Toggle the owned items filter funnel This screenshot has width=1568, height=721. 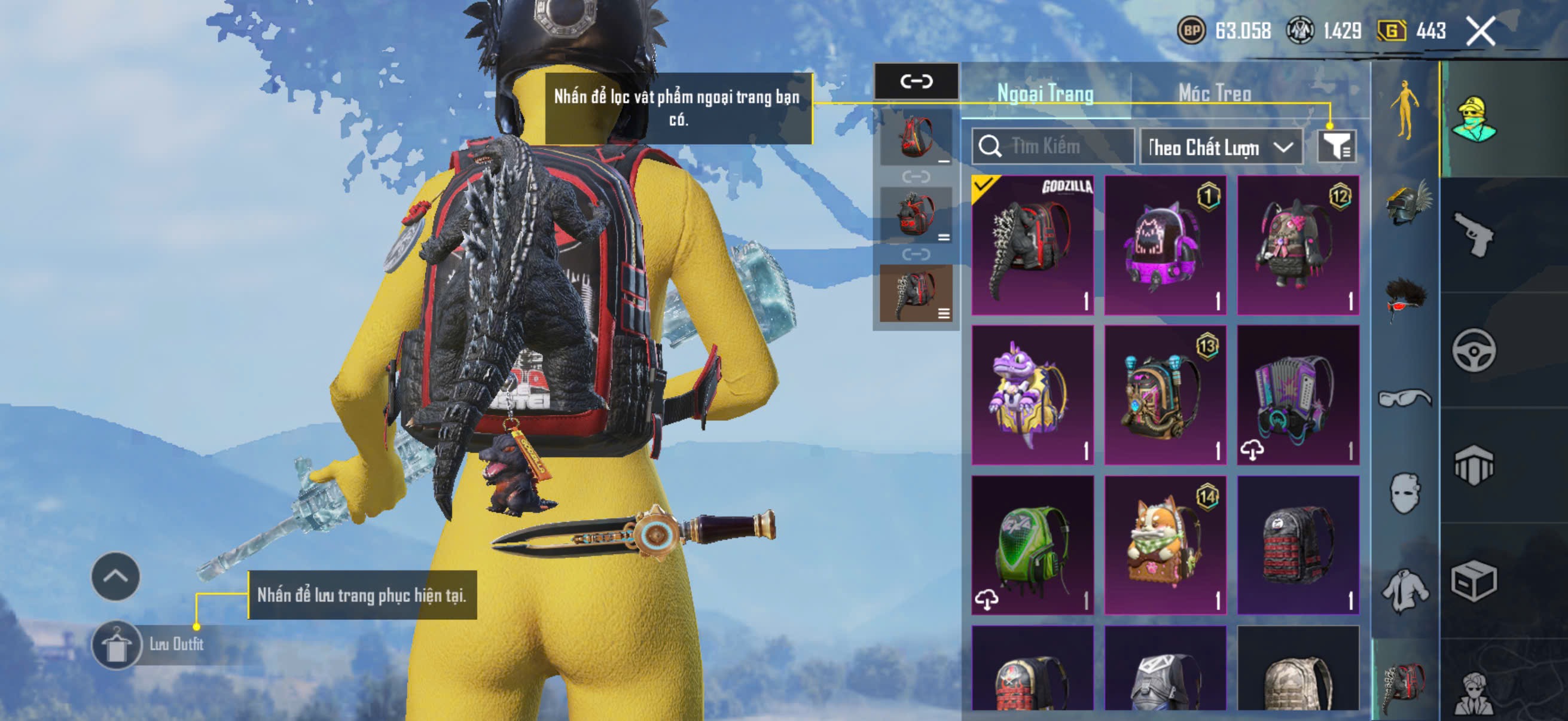click(x=1336, y=146)
